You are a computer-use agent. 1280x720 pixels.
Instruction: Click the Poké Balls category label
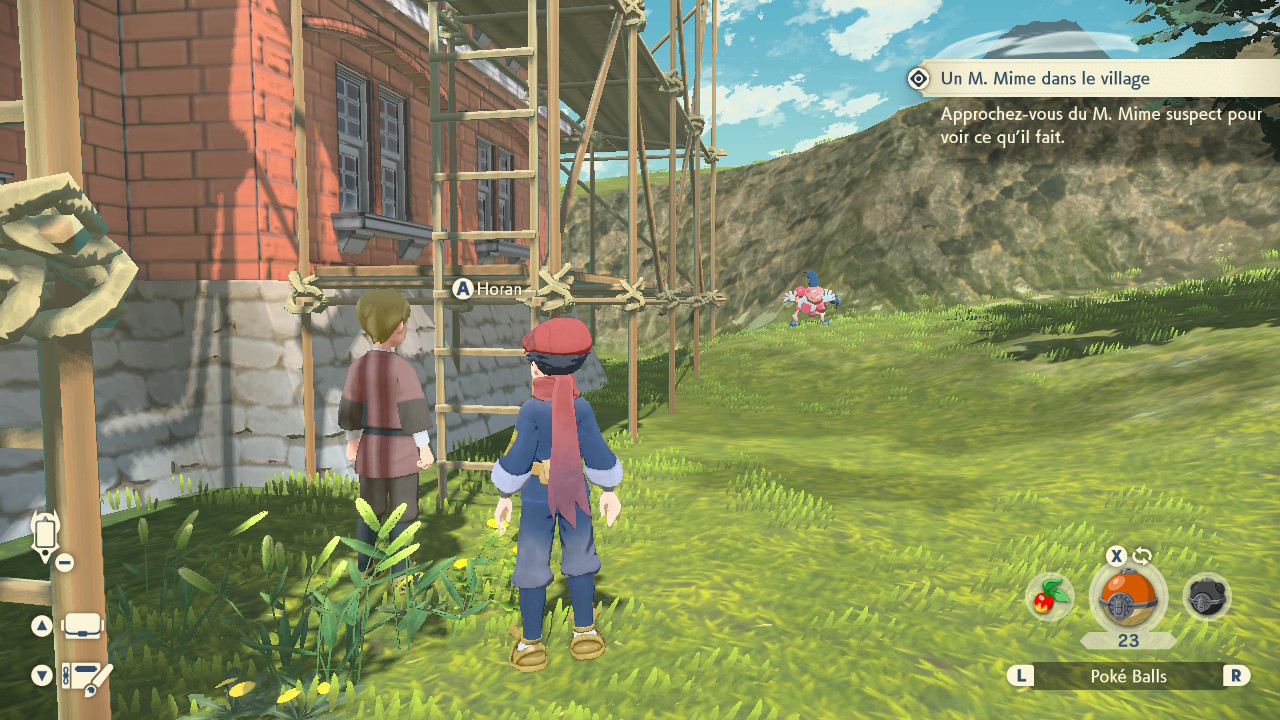(x=1128, y=677)
